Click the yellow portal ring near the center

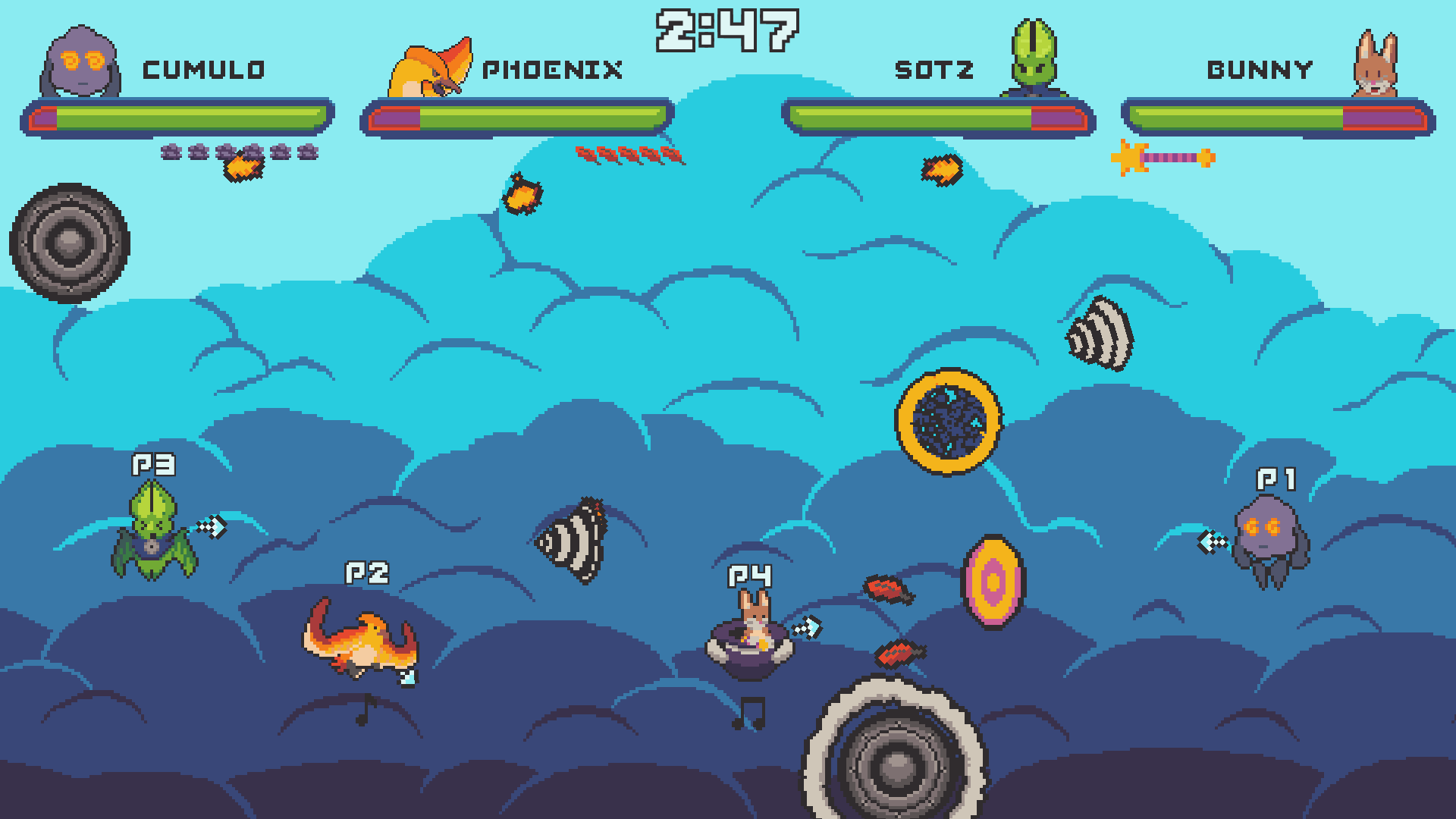click(948, 422)
